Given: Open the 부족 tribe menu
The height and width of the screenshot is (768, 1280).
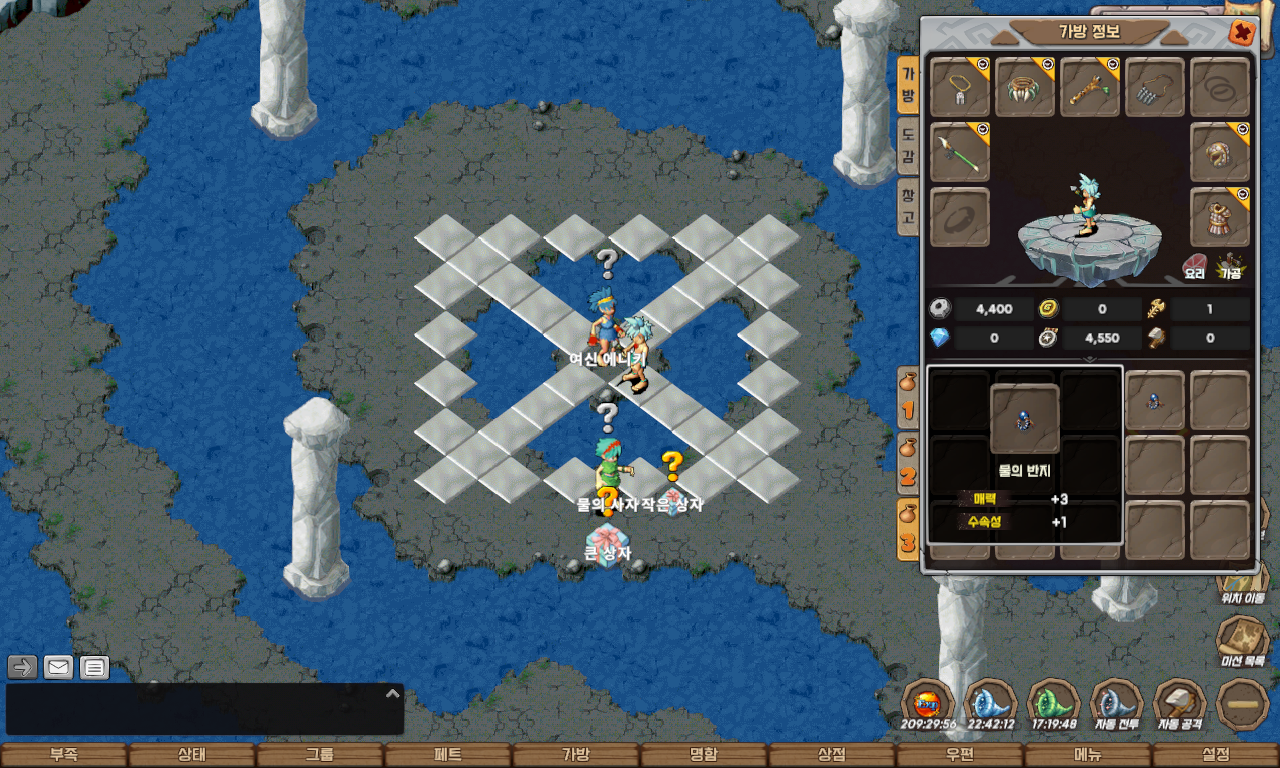Looking at the screenshot, I should (64, 755).
